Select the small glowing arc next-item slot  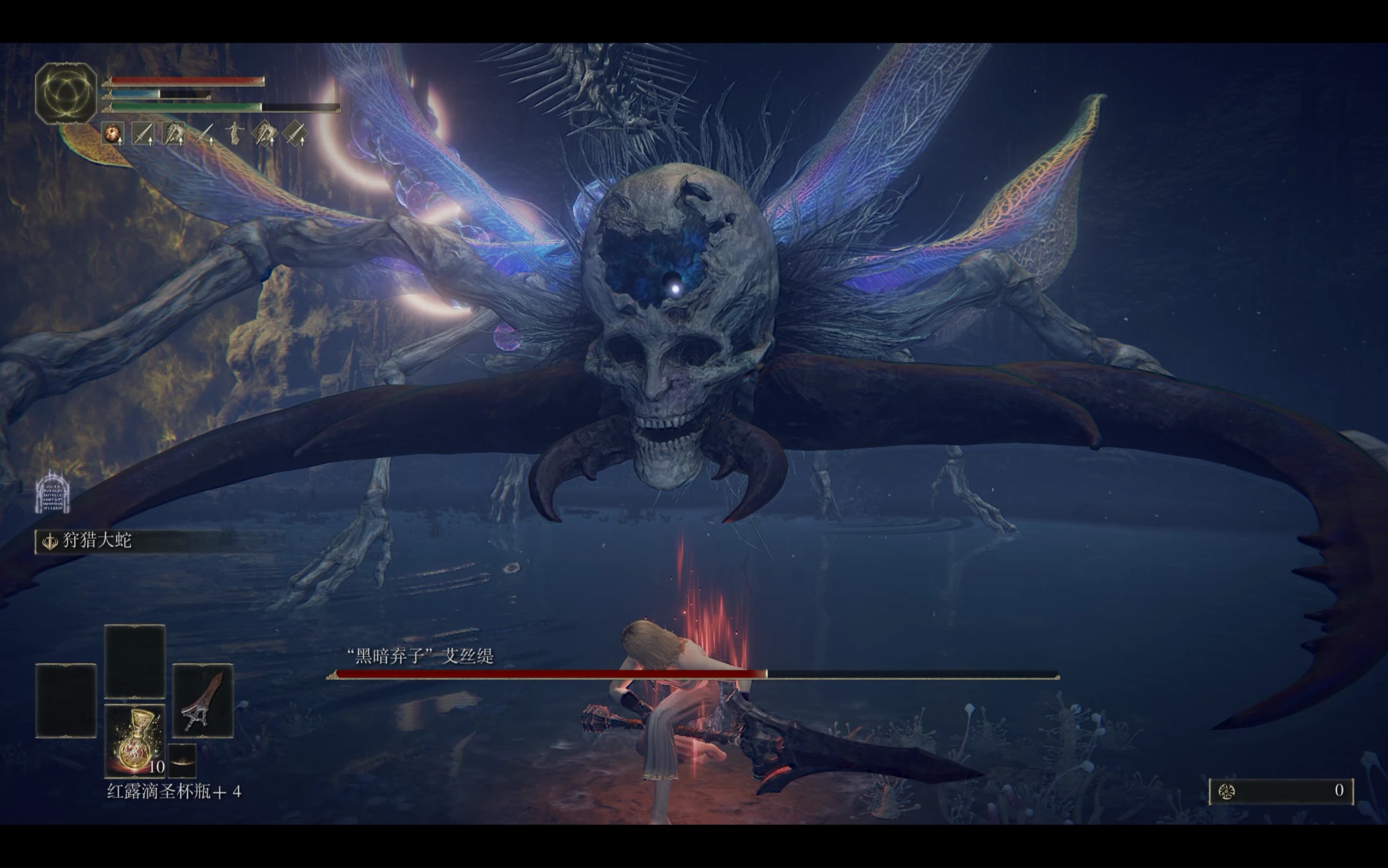point(182,760)
